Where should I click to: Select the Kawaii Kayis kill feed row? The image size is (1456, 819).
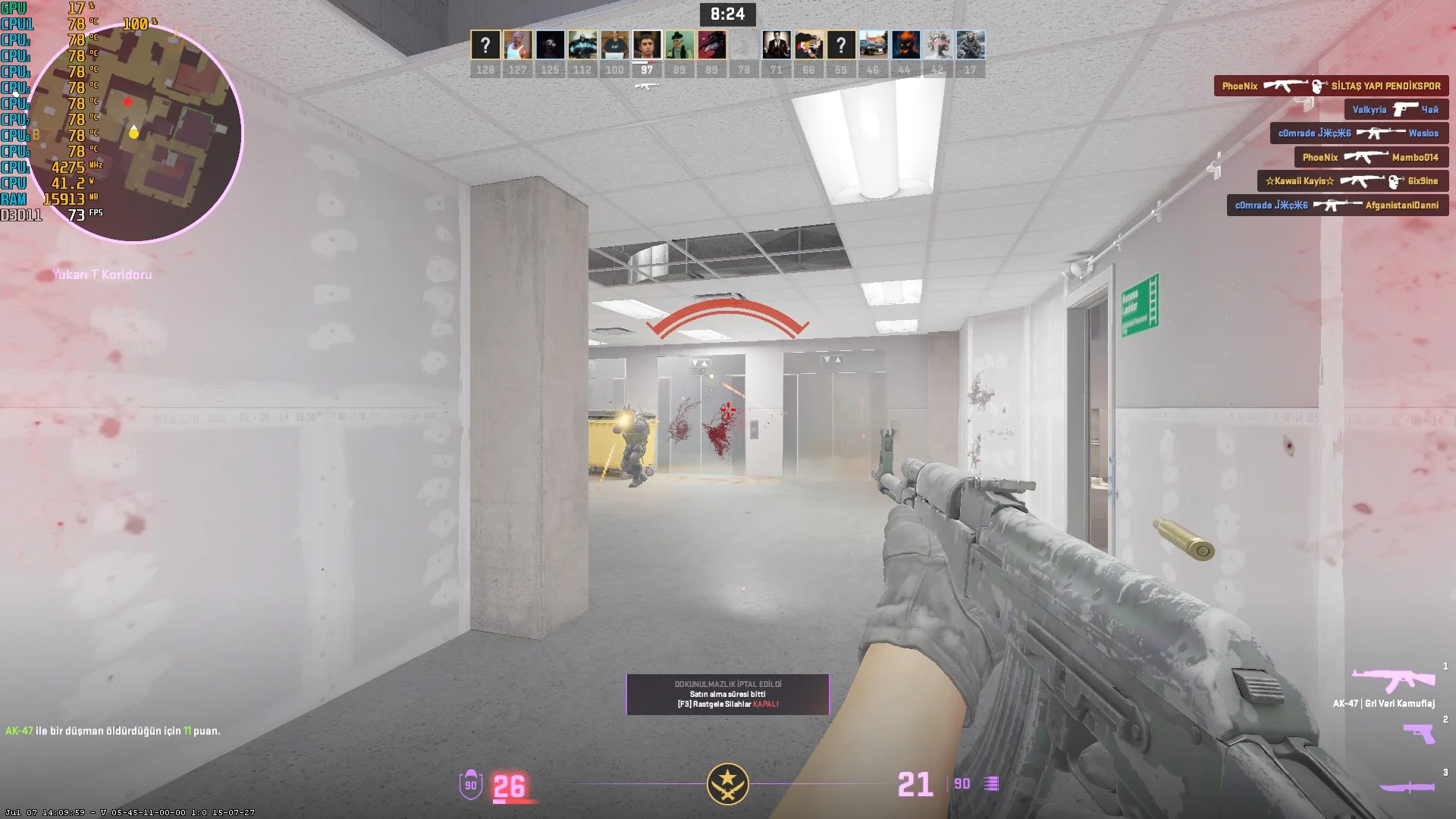[1352, 181]
